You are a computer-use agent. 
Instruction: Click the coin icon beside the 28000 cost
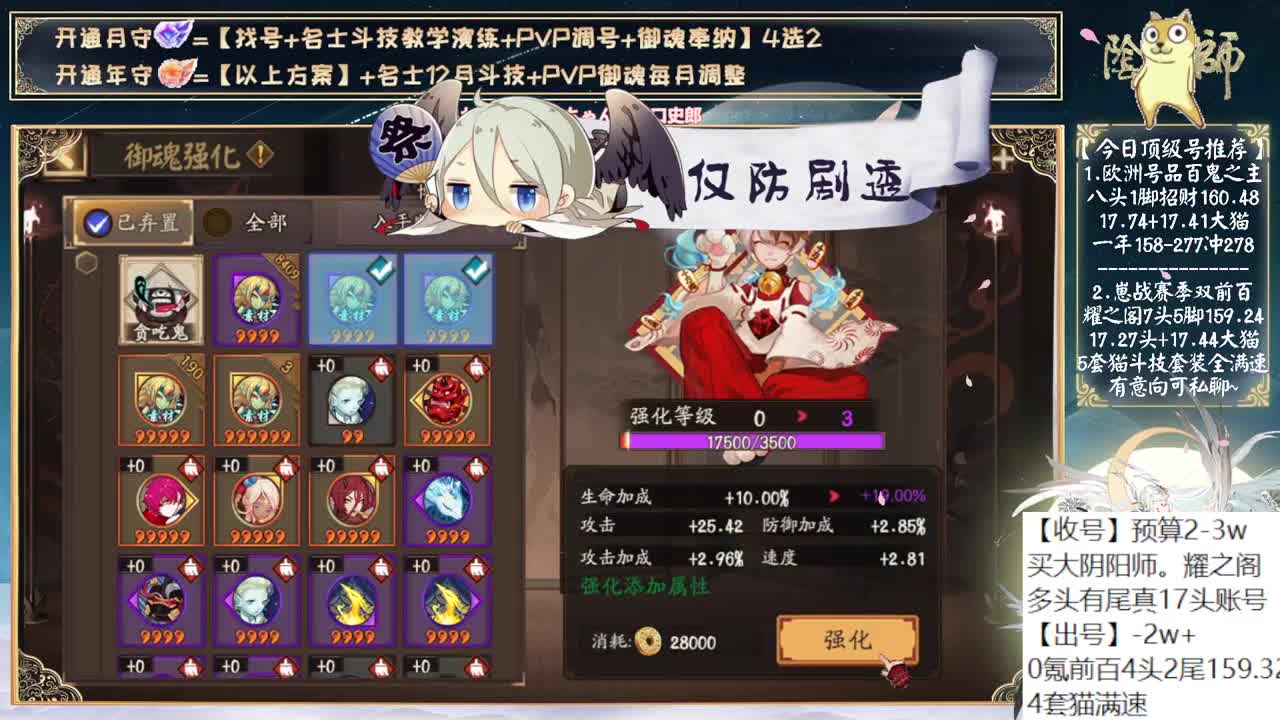pos(648,640)
